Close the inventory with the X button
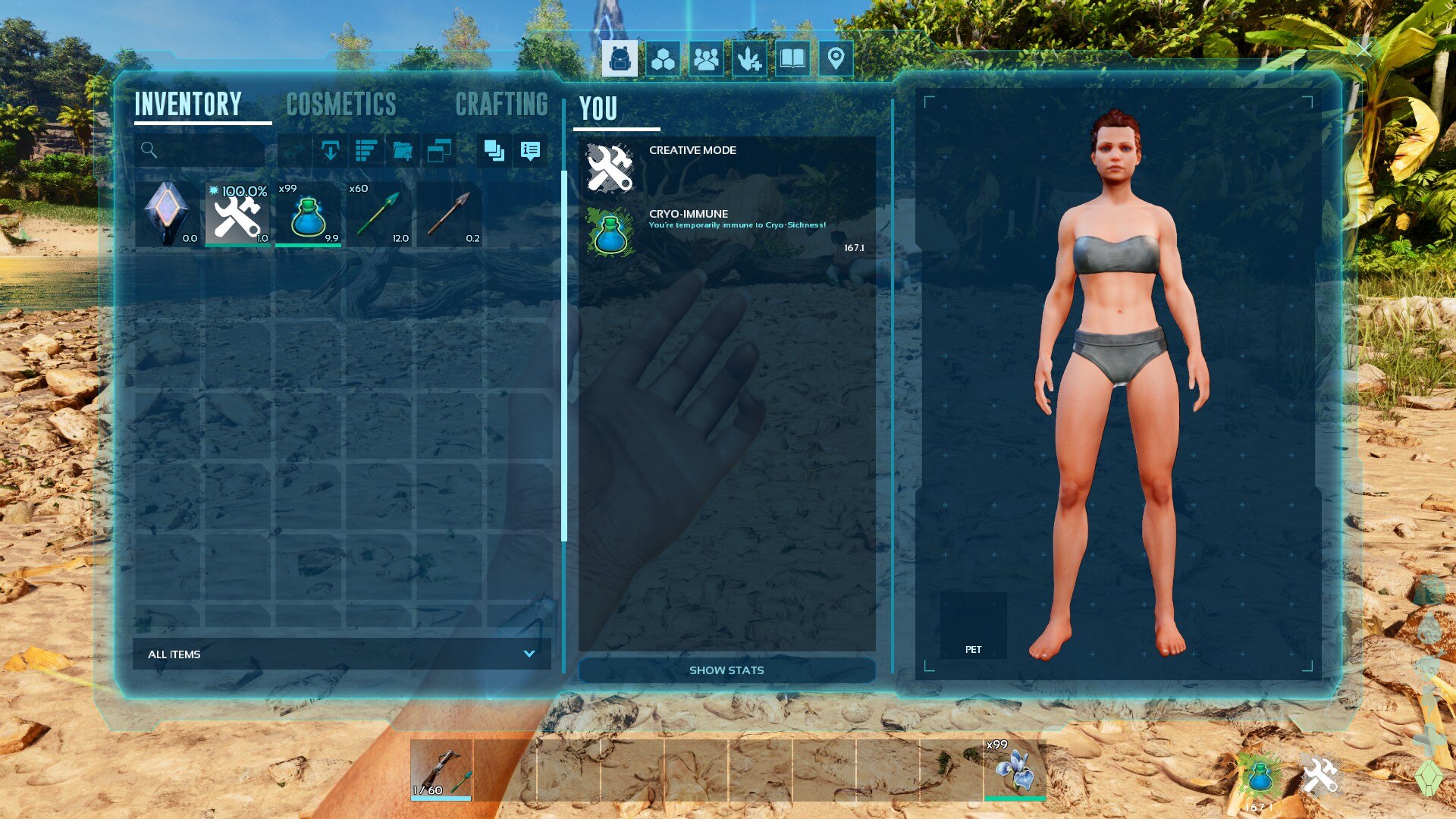Image resolution: width=1456 pixels, height=819 pixels. 1364,50
